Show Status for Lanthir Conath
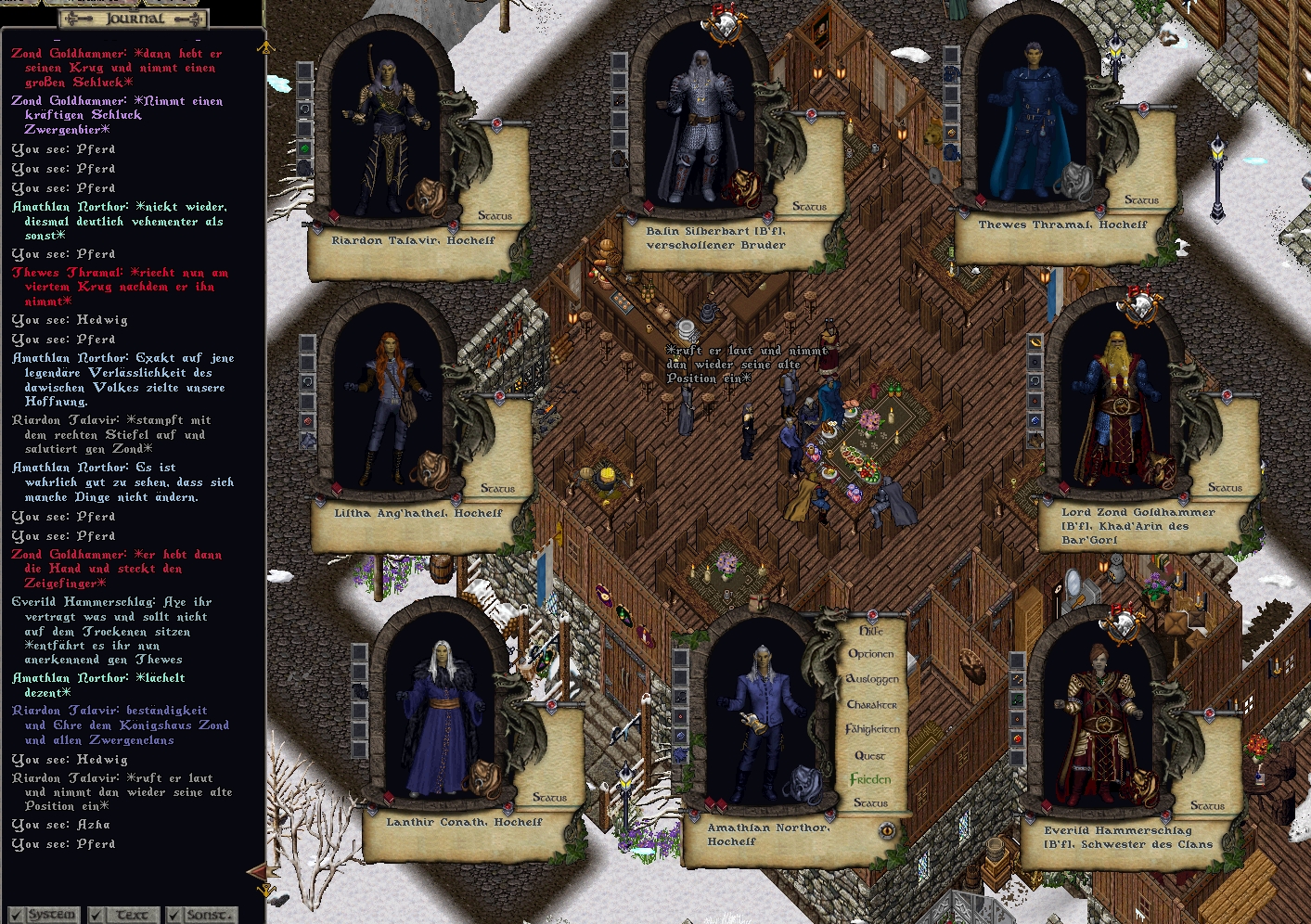Screen dimensions: 1311x924 tap(549, 797)
